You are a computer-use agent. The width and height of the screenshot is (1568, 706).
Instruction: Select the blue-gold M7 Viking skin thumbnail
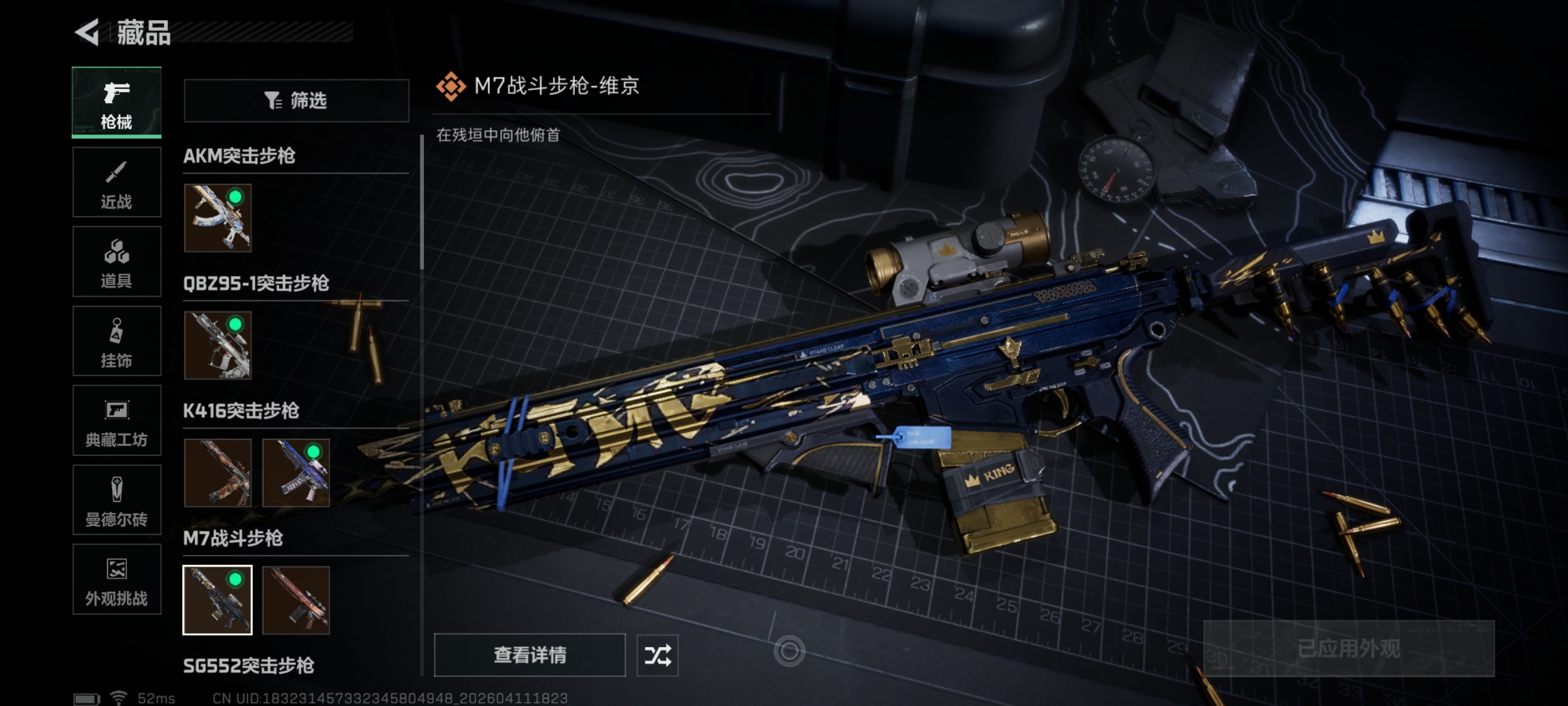[218, 600]
